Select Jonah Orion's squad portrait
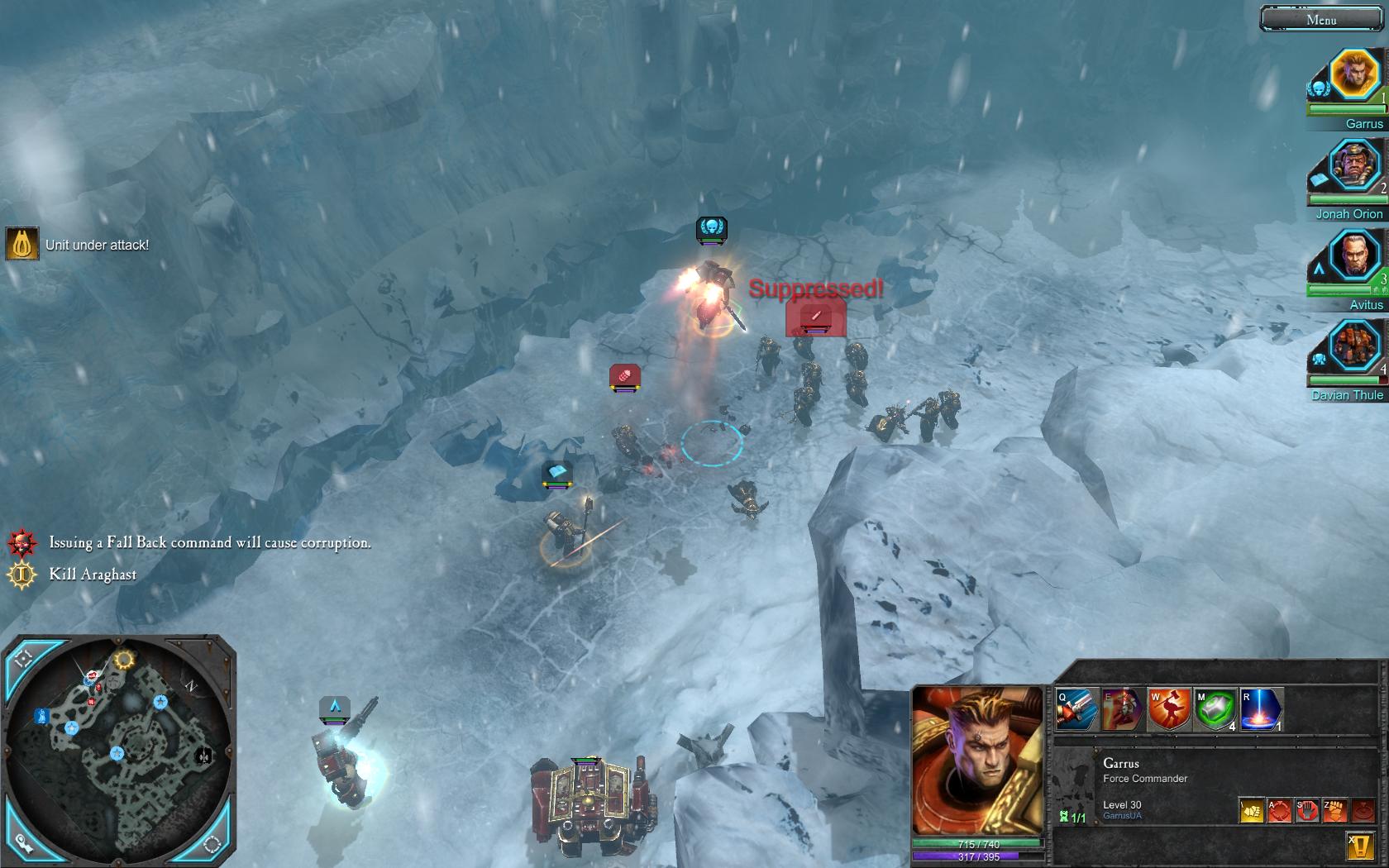 [1354, 166]
